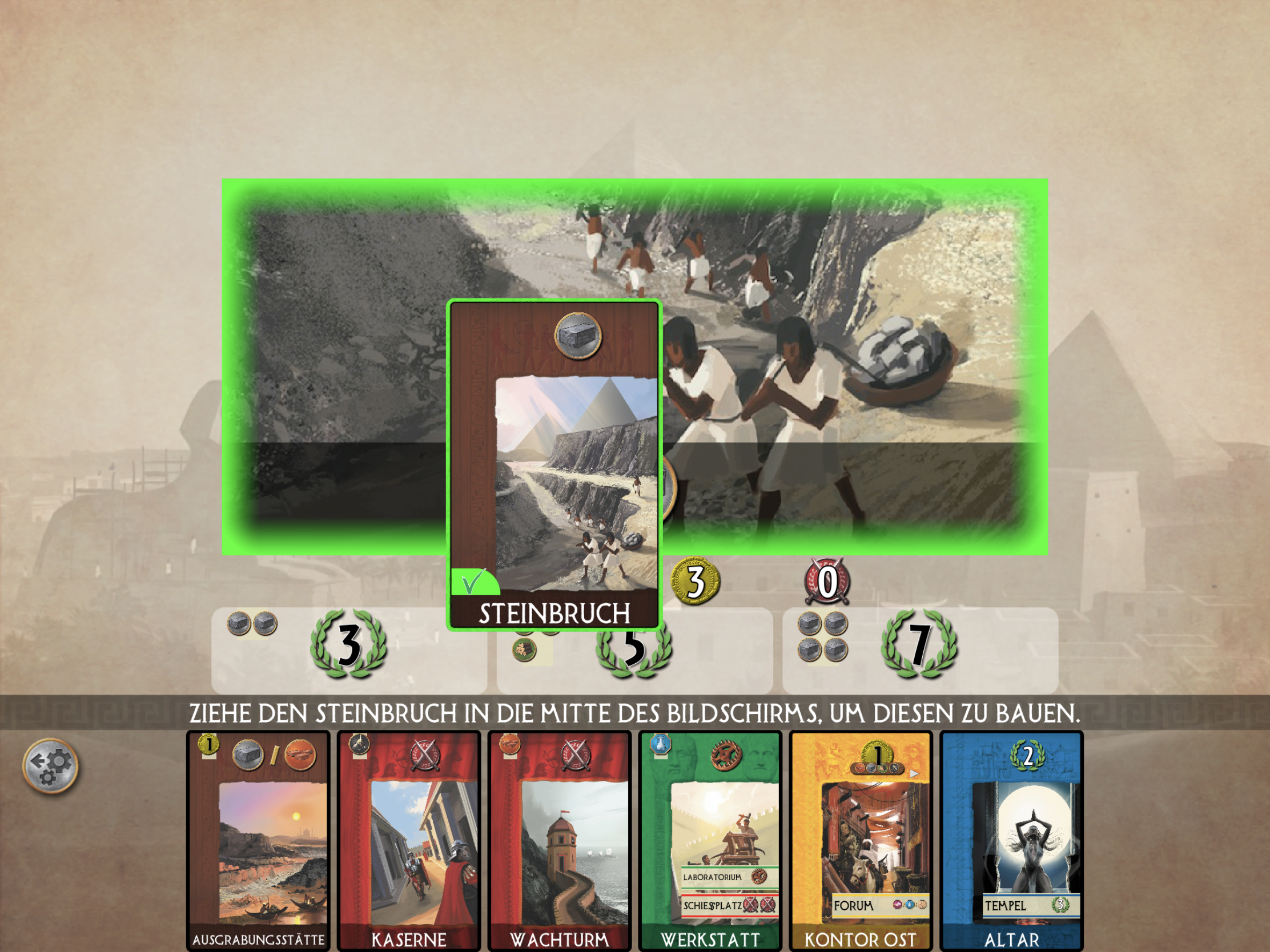
Task: Open the gear settings menu button
Action: [50, 766]
